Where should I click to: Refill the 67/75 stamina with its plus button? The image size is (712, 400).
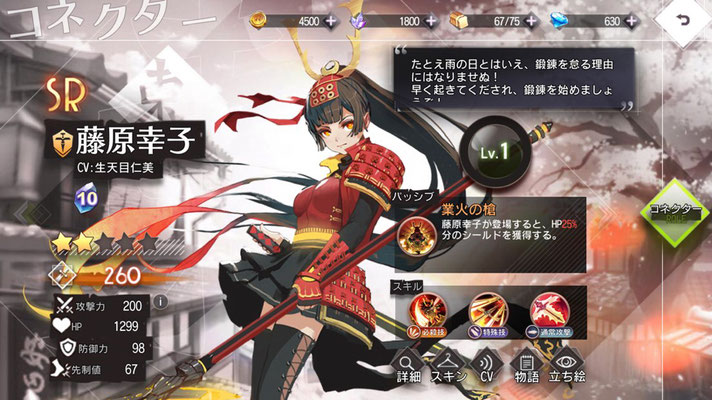[530, 19]
